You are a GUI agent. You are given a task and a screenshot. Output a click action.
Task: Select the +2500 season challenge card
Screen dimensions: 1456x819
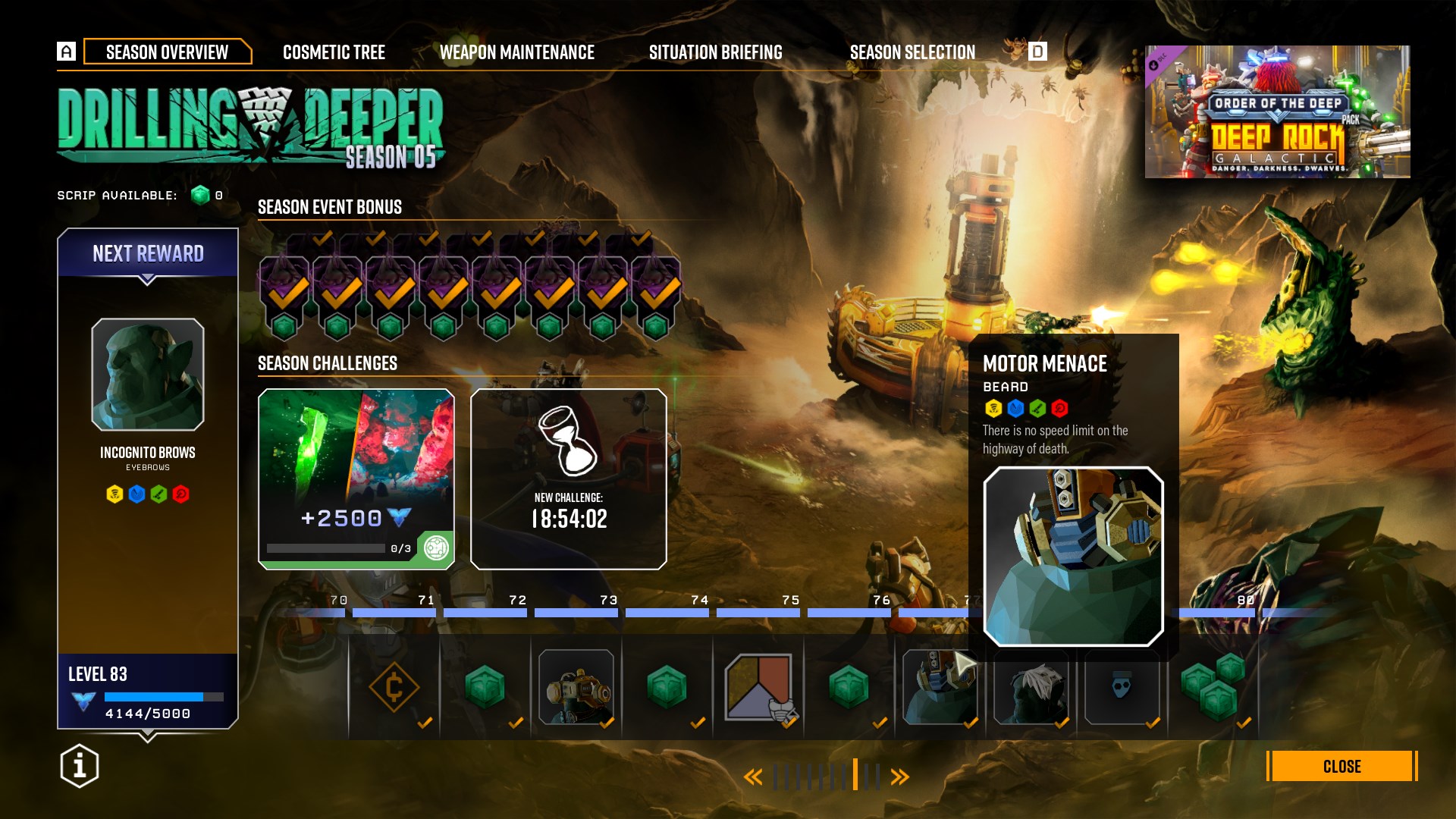click(x=356, y=479)
